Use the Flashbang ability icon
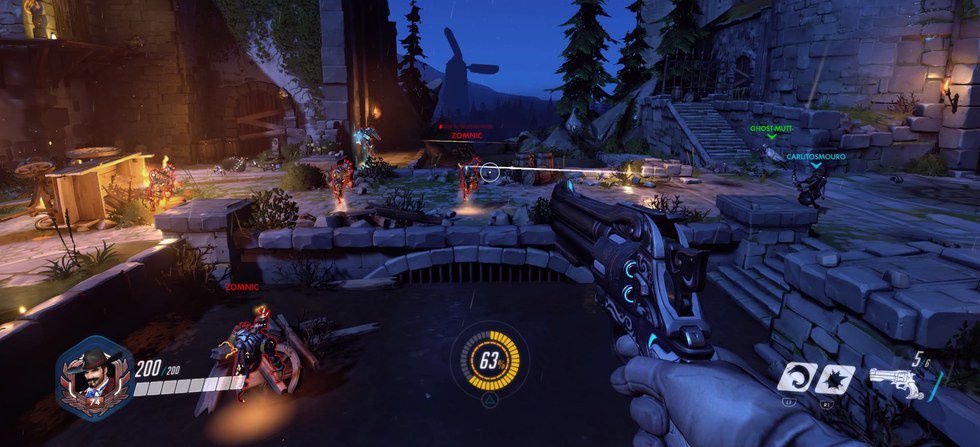This screenshot has height=447, width=980. 837,379
